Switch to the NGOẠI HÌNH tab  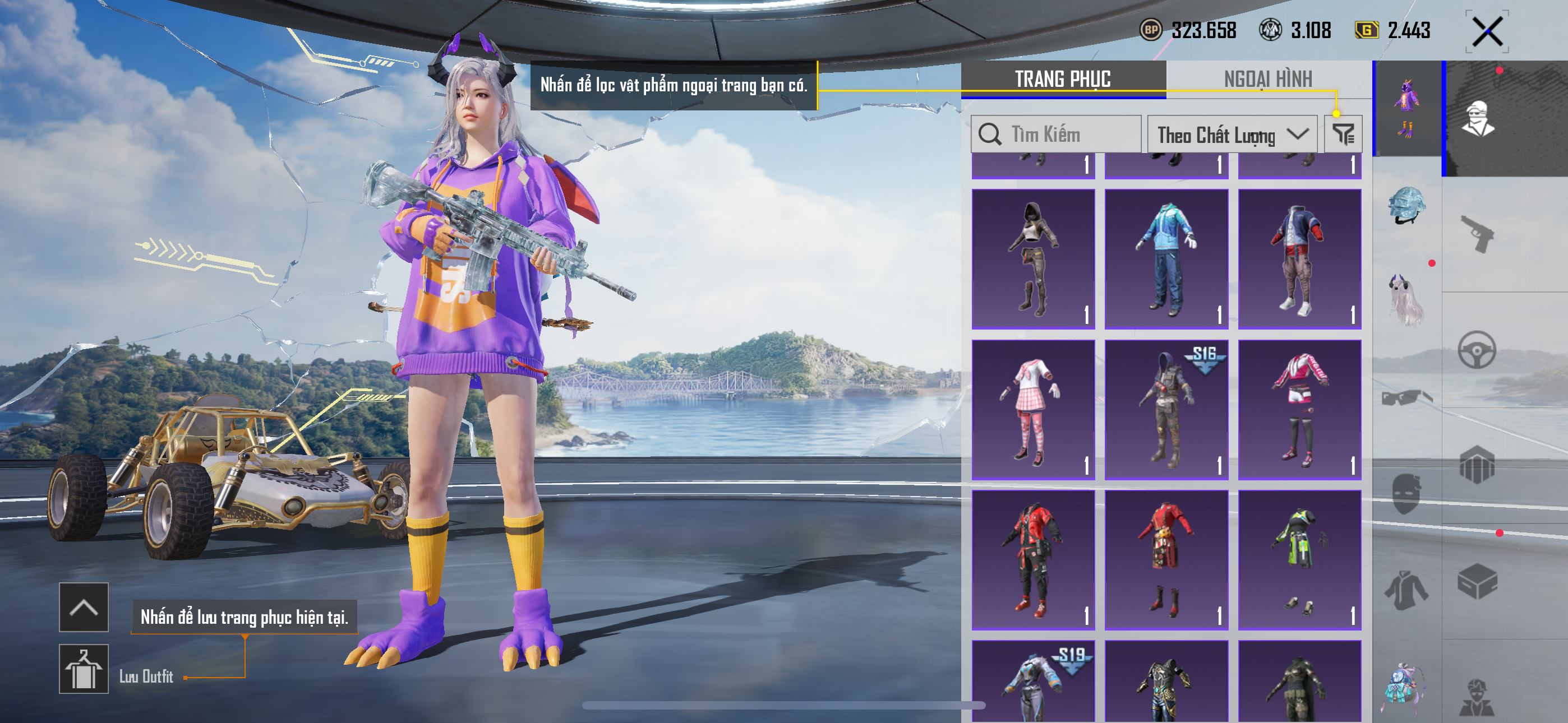point(1267,79)
